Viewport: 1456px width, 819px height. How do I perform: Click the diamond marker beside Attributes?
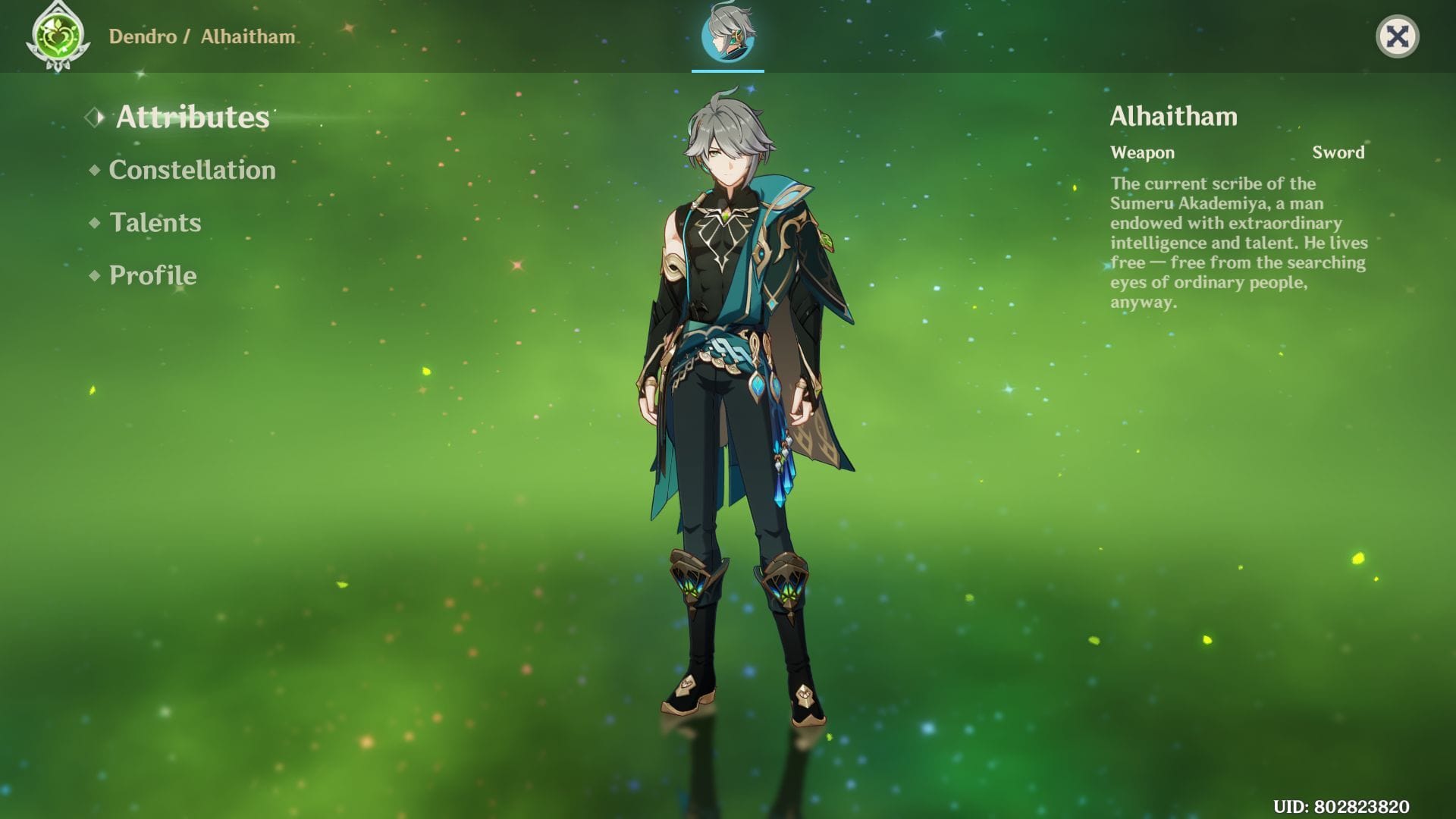(x=95, y=118)
